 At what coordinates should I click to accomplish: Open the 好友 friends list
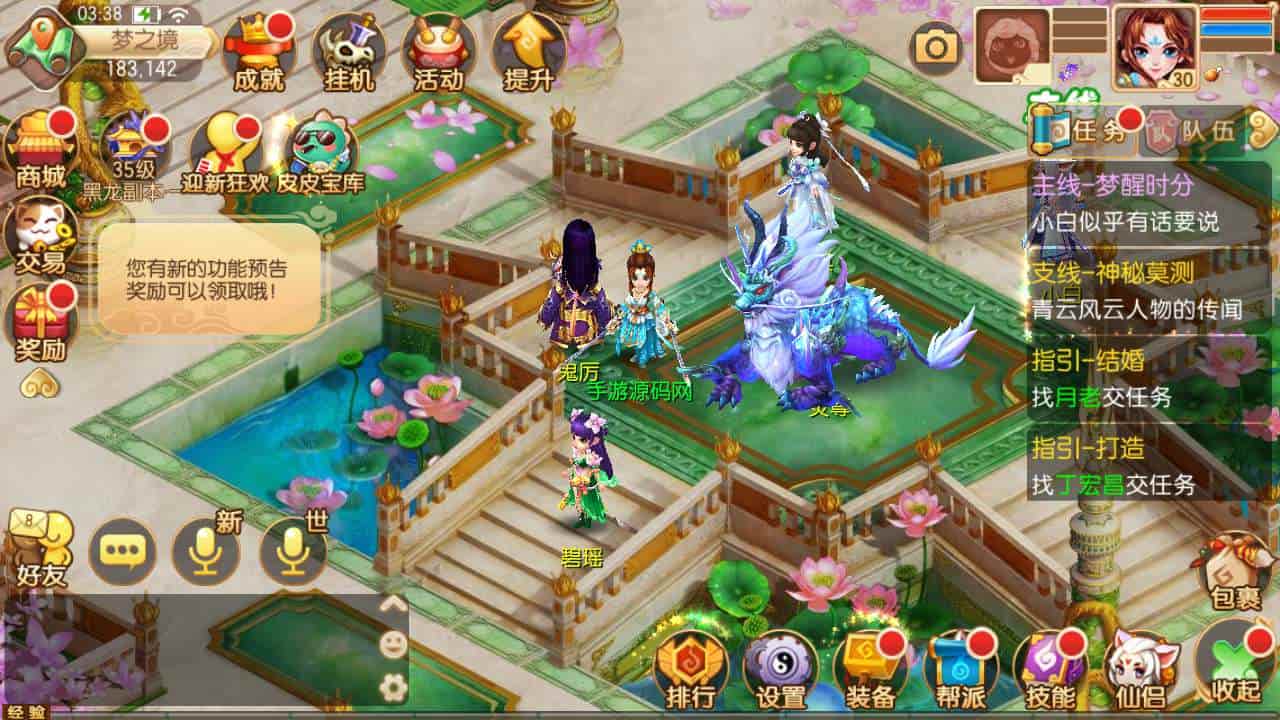40,550
